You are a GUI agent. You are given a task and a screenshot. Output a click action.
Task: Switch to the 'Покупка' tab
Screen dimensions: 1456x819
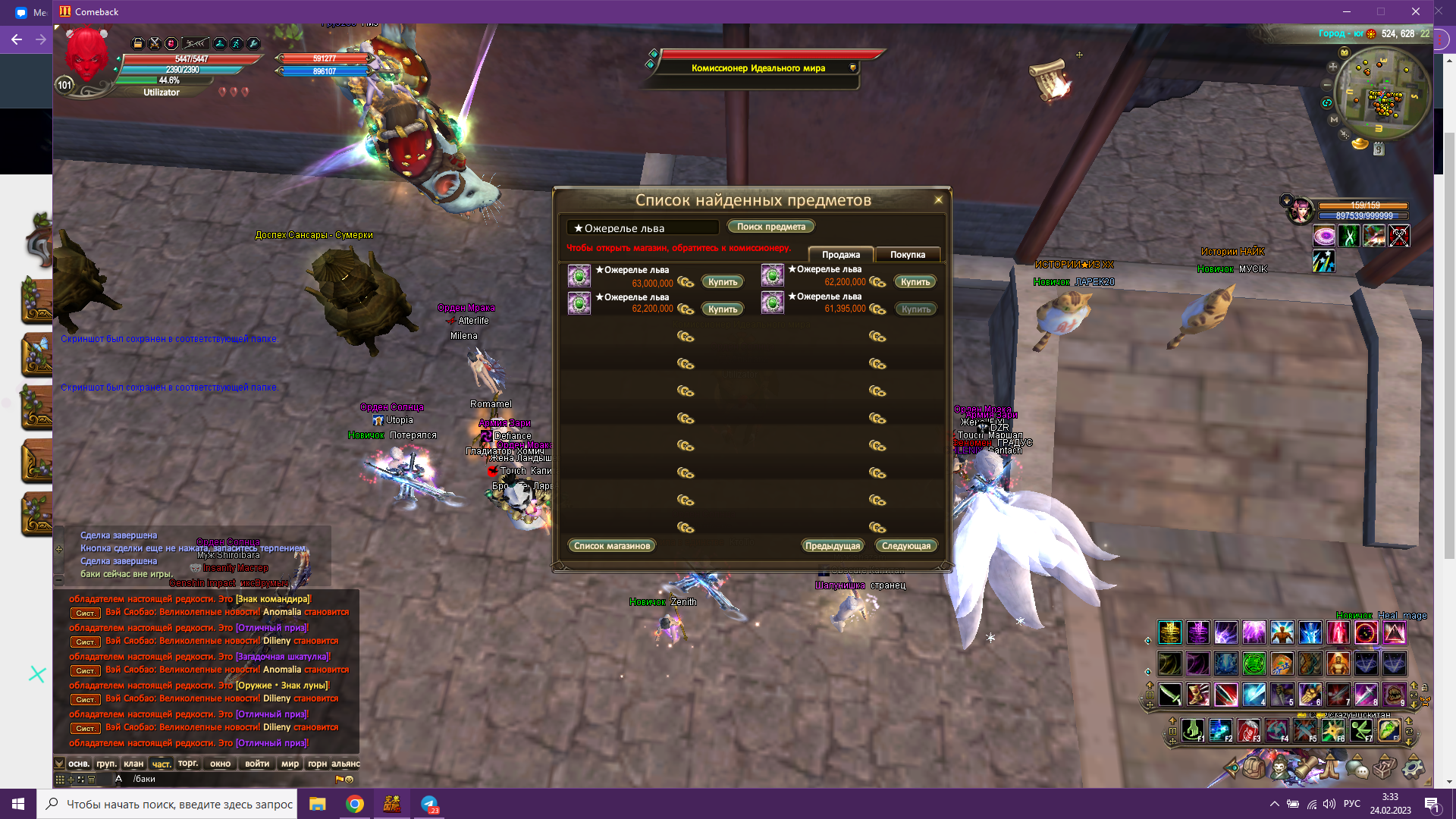(907, 255)
